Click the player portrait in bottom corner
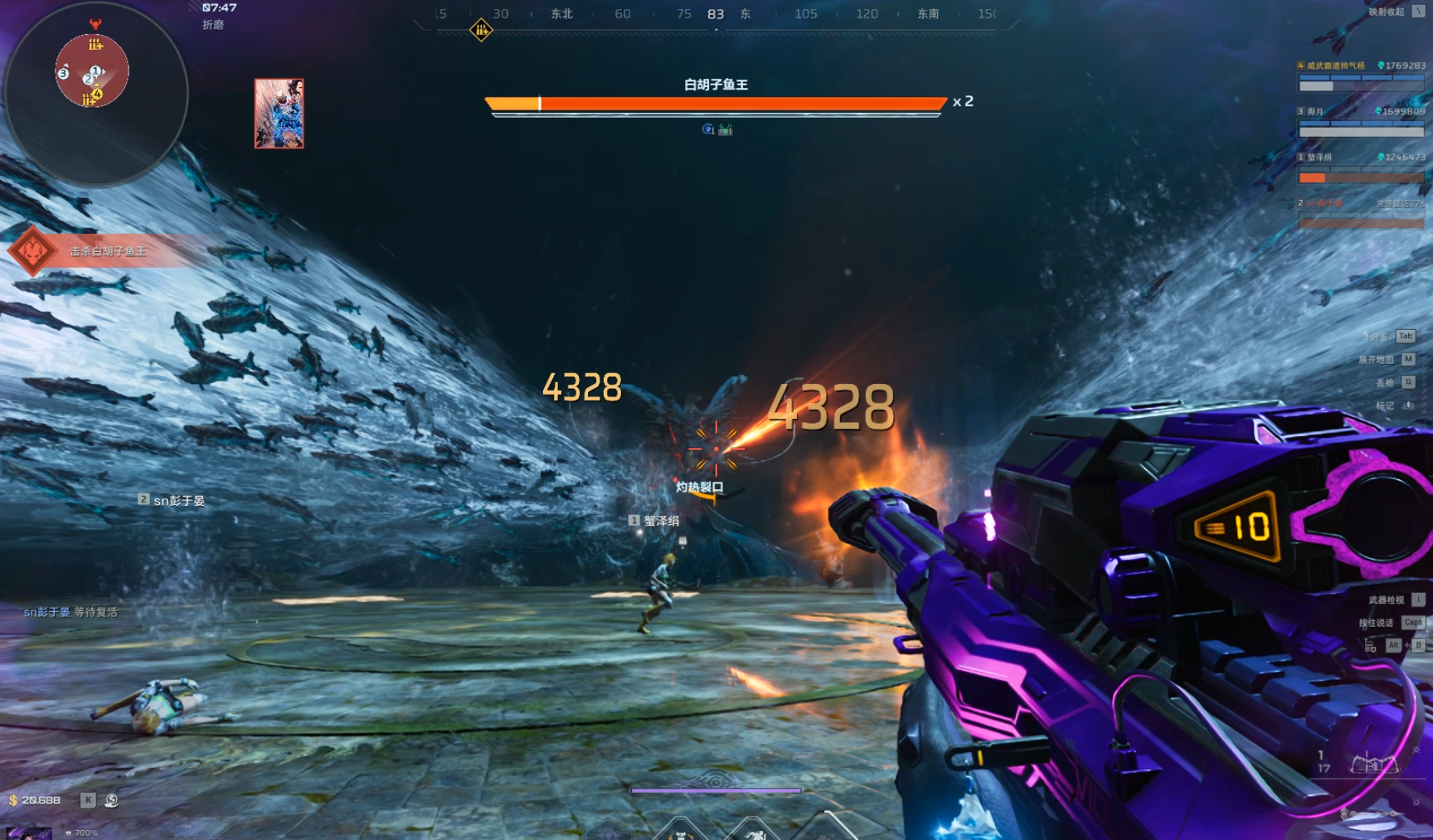This screenshot has width=1433, height=840. click(x=29, y=833)
